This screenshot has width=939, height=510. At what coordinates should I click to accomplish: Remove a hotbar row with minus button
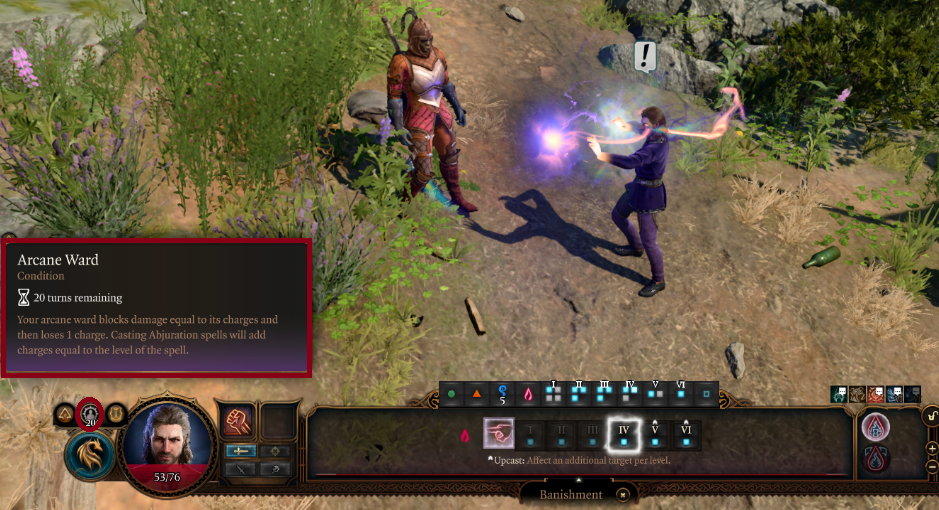(x=932, y=466)
